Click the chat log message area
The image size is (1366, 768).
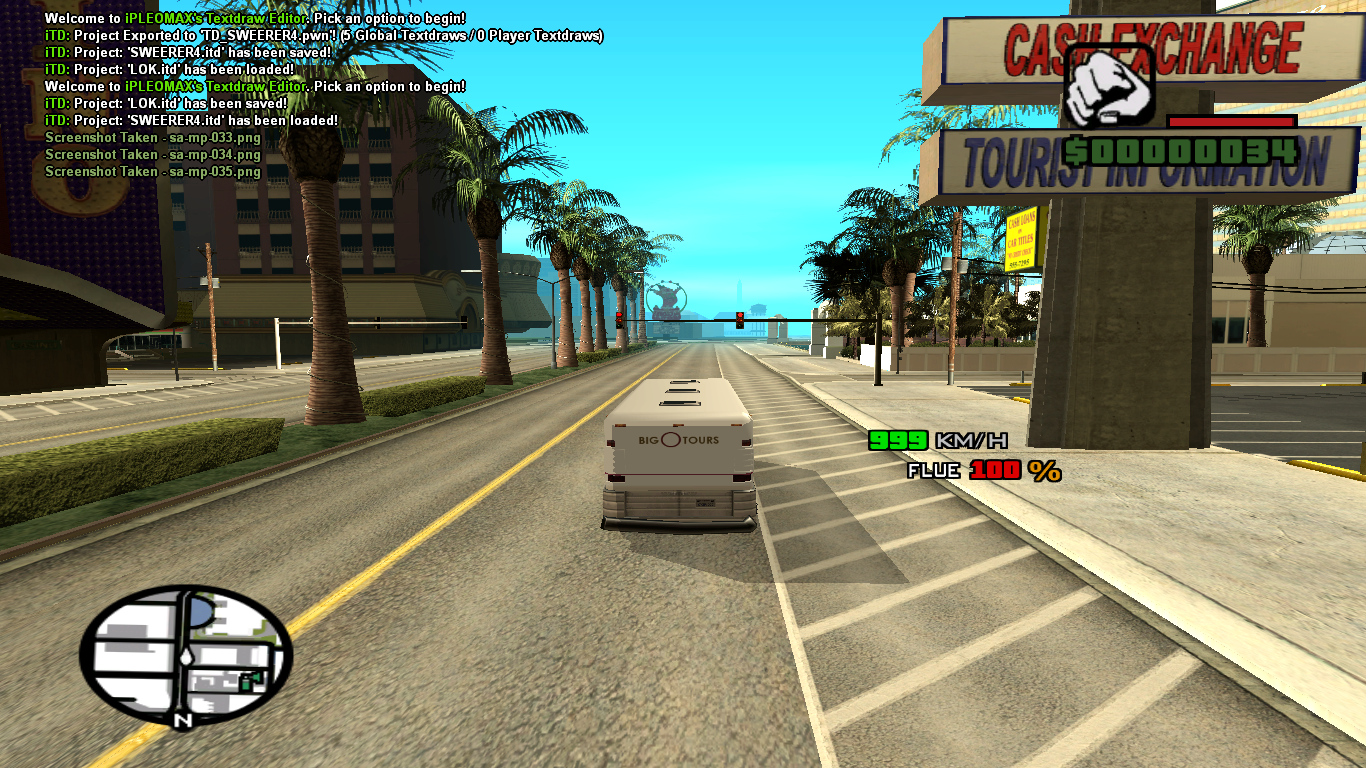click(300, 95)
